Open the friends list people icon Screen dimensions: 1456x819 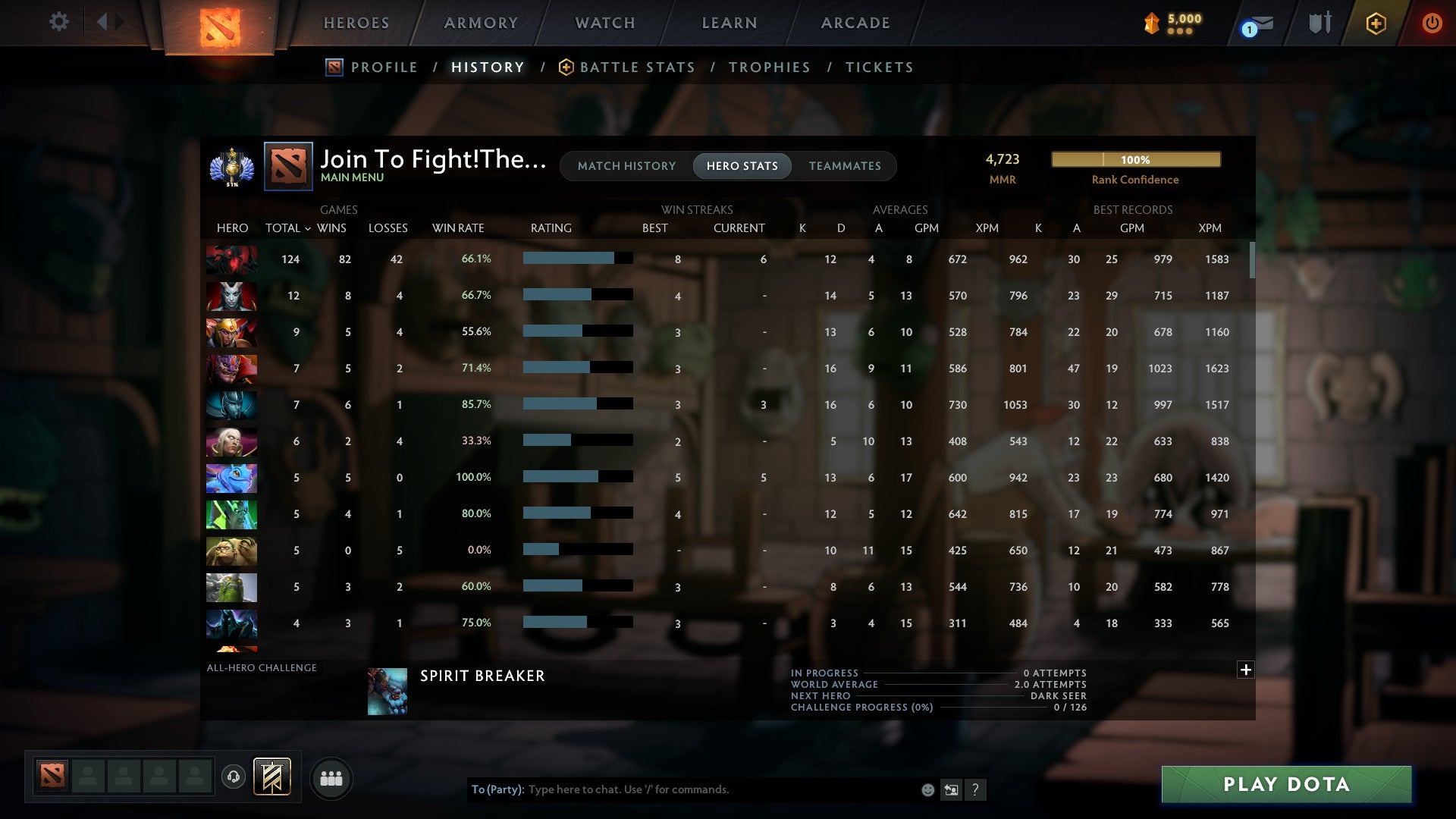[331, 777]
